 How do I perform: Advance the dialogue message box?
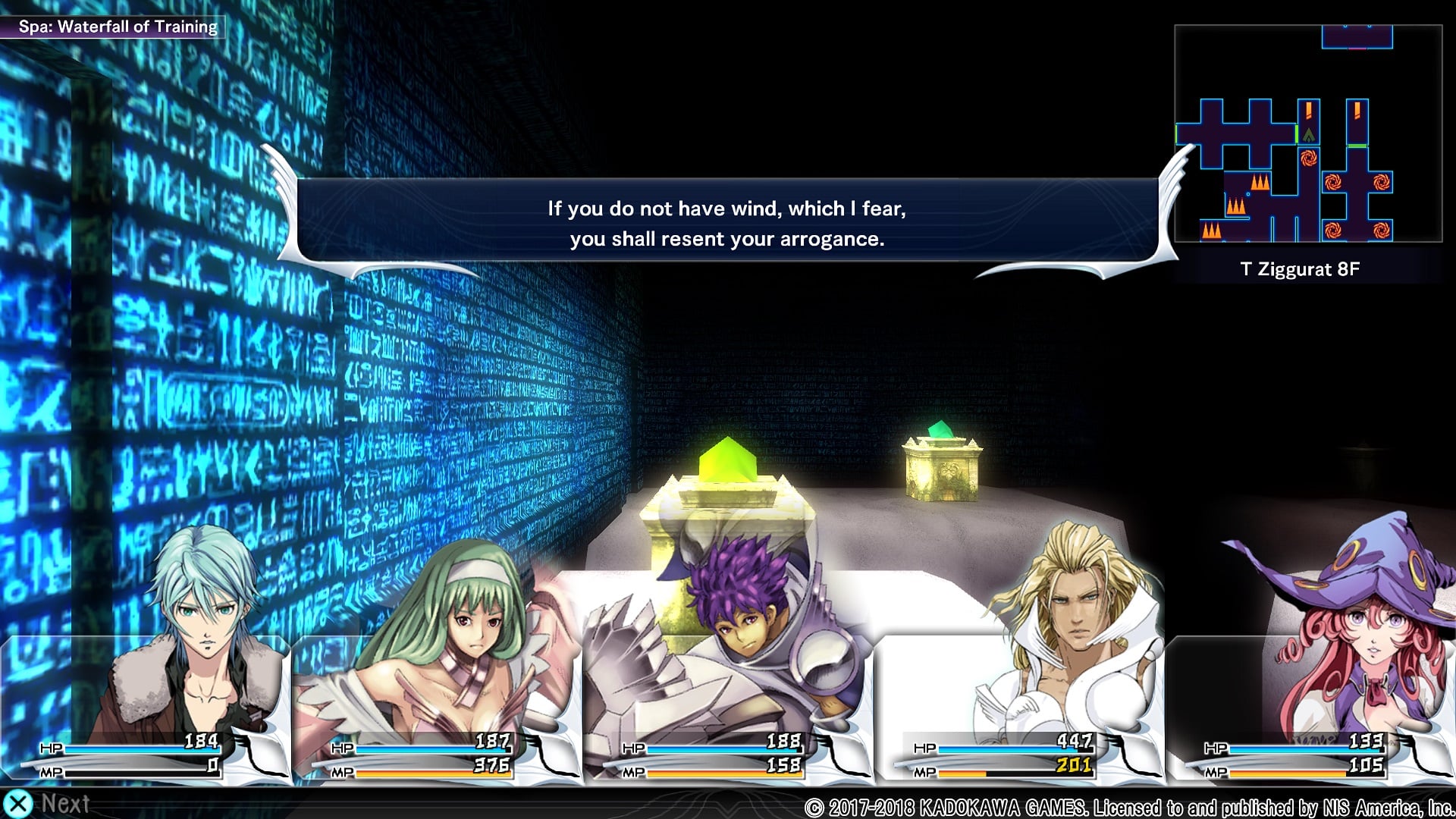click(x=726, y=223)
